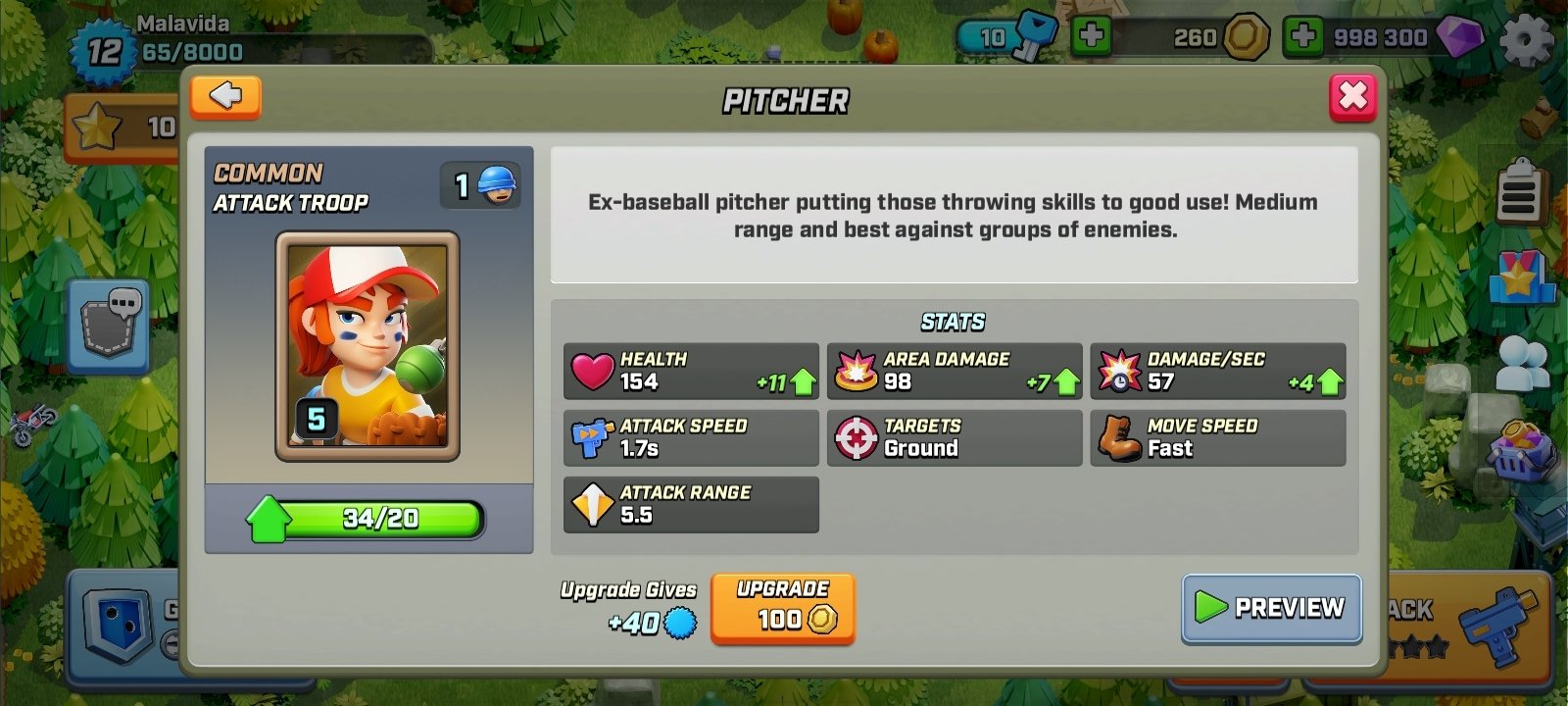Select the Pitcher level 5 card portrait
This screenshot has width=1568, height=706.
368,348
